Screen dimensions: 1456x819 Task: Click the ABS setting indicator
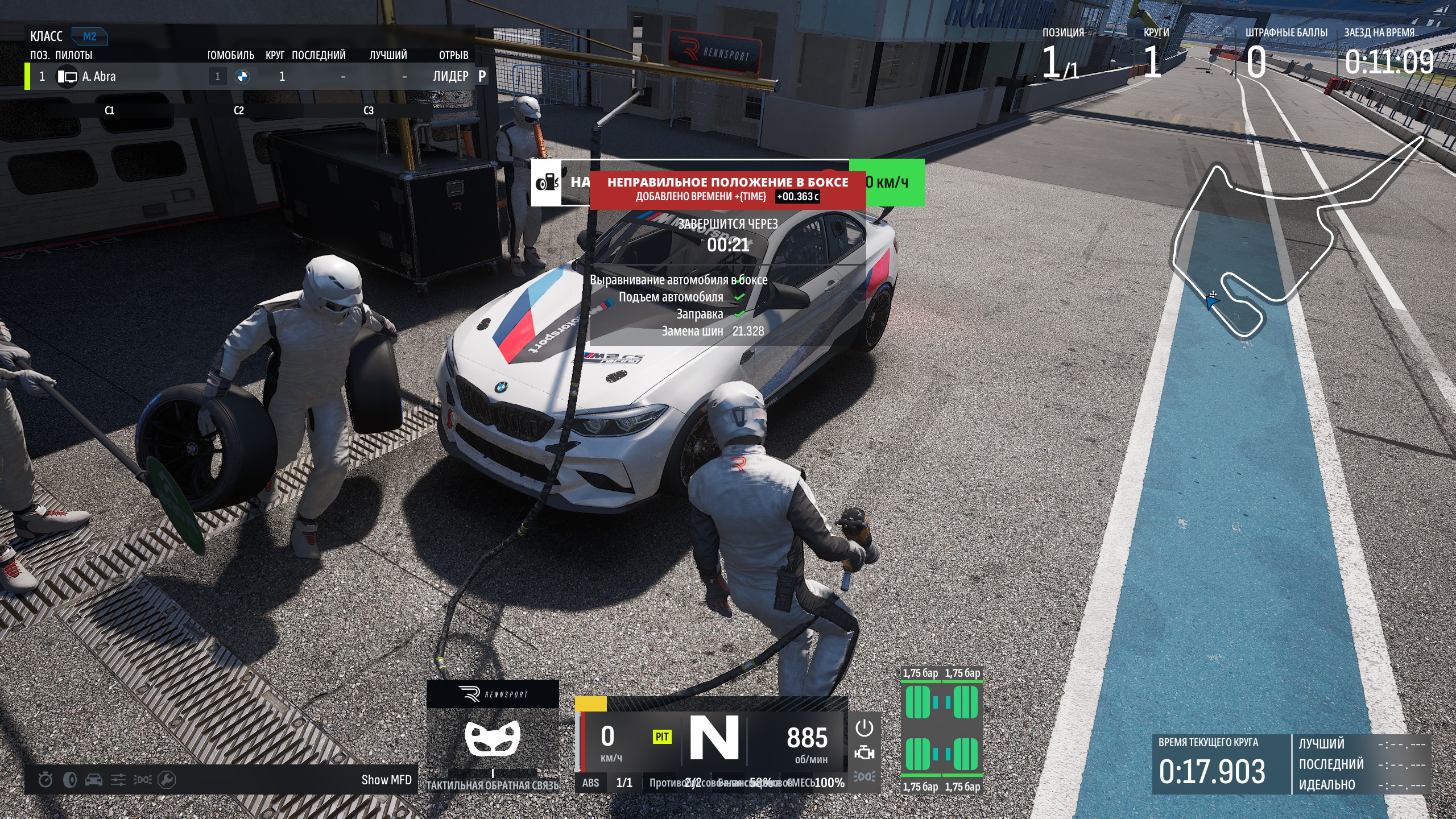[x=590, y=783]
